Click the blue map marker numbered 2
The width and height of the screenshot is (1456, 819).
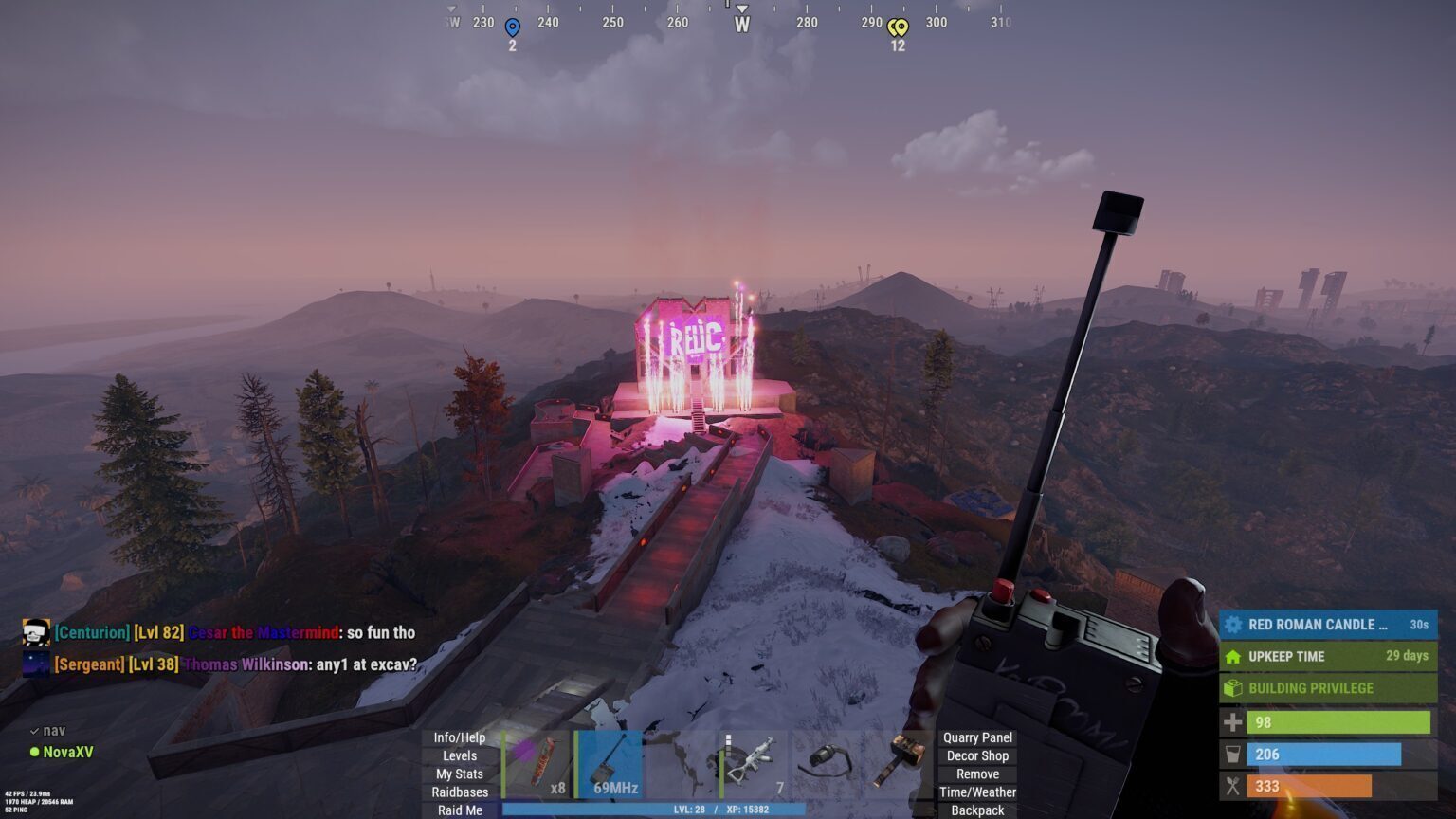pyautogui.click(x=512, y=28)
